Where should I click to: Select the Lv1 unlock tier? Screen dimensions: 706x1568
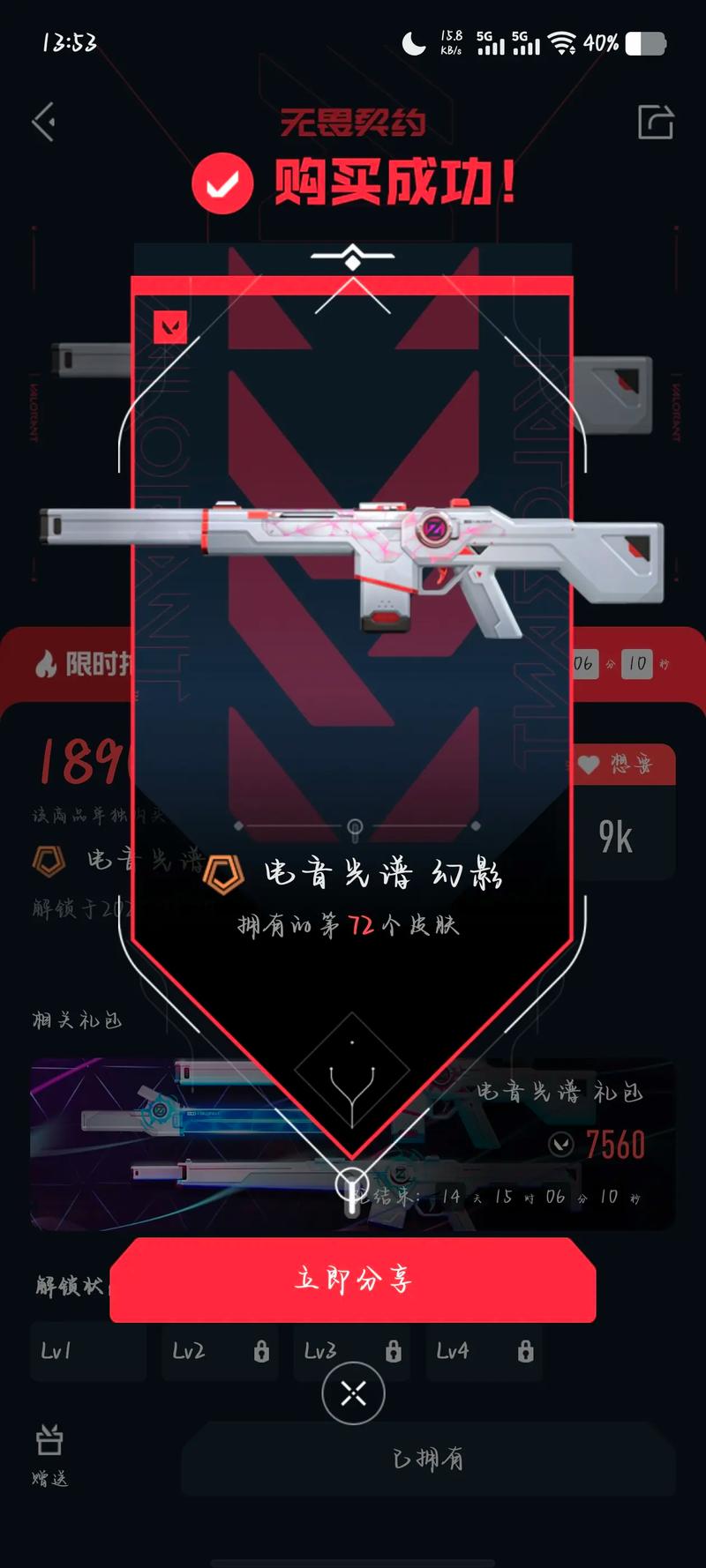[87, 1351]
